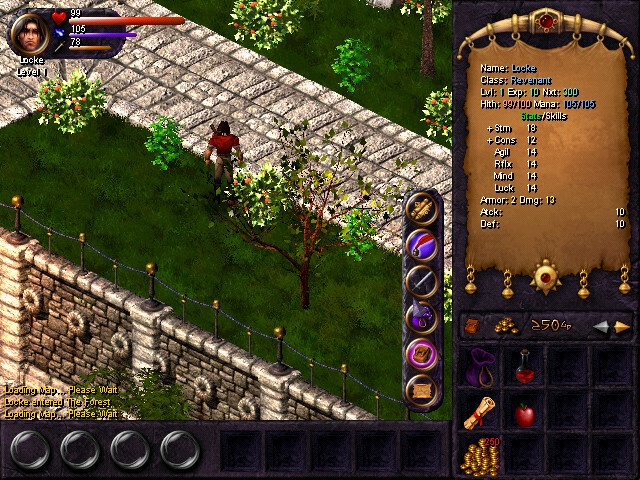Image resolution: width=640 pixels, height=480 pixels.
Task: Increase the Cons stat with plus
Action: (x=489, y=140)
